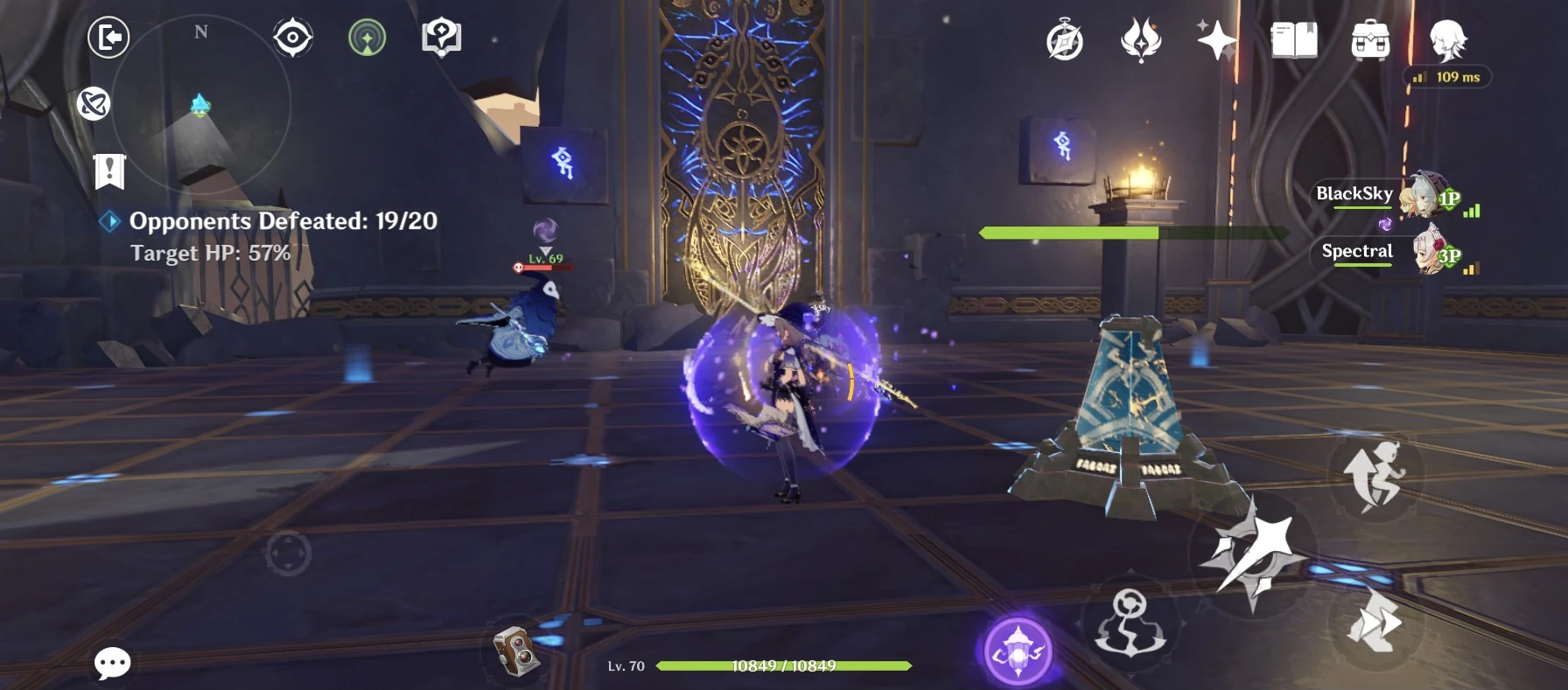The height and width of the screenshot is (690, 1568).
Task: Leave the domain using the exit icon
Action: click(107, 38)
